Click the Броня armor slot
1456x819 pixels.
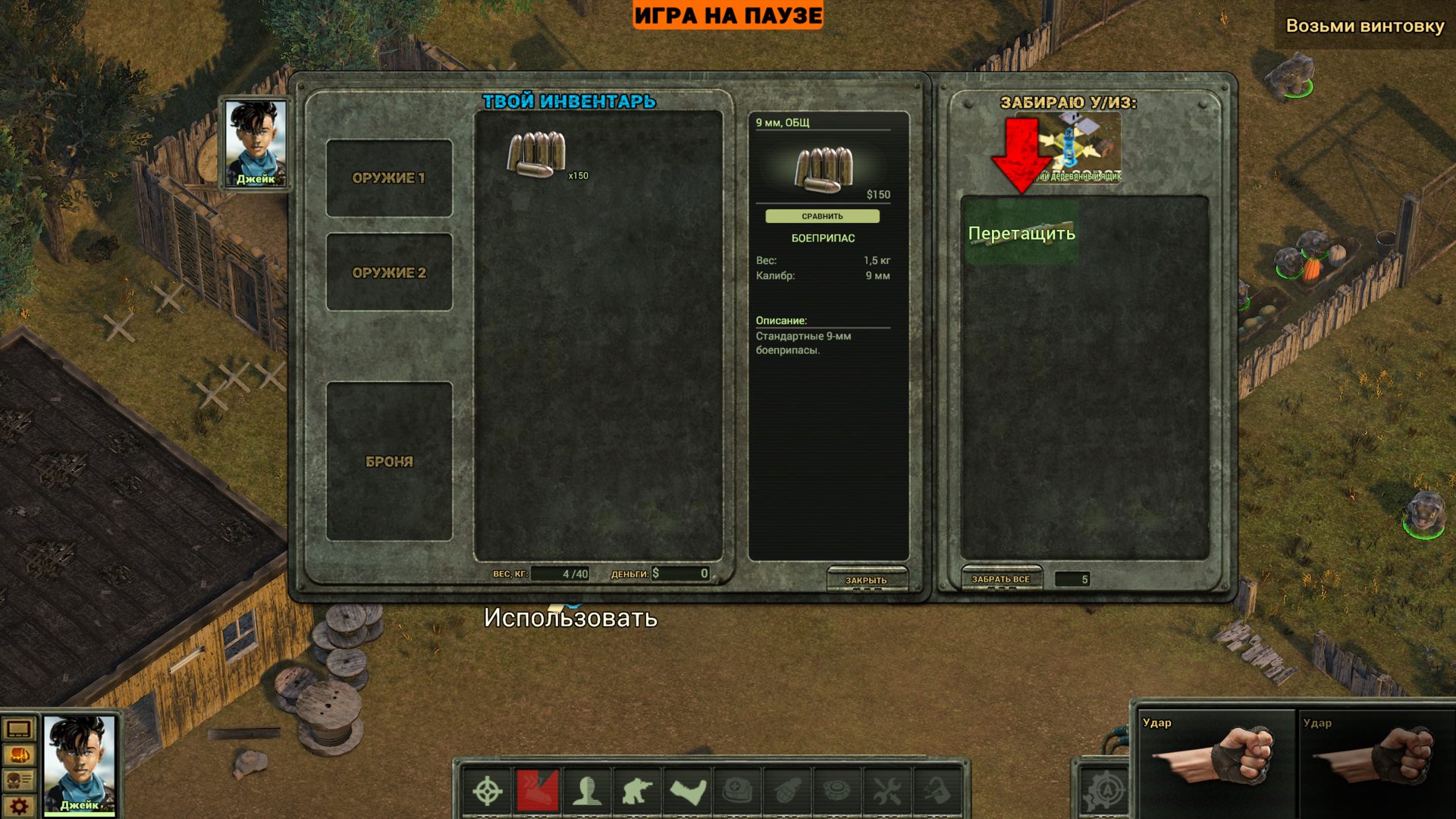click(x=389, y=461)
